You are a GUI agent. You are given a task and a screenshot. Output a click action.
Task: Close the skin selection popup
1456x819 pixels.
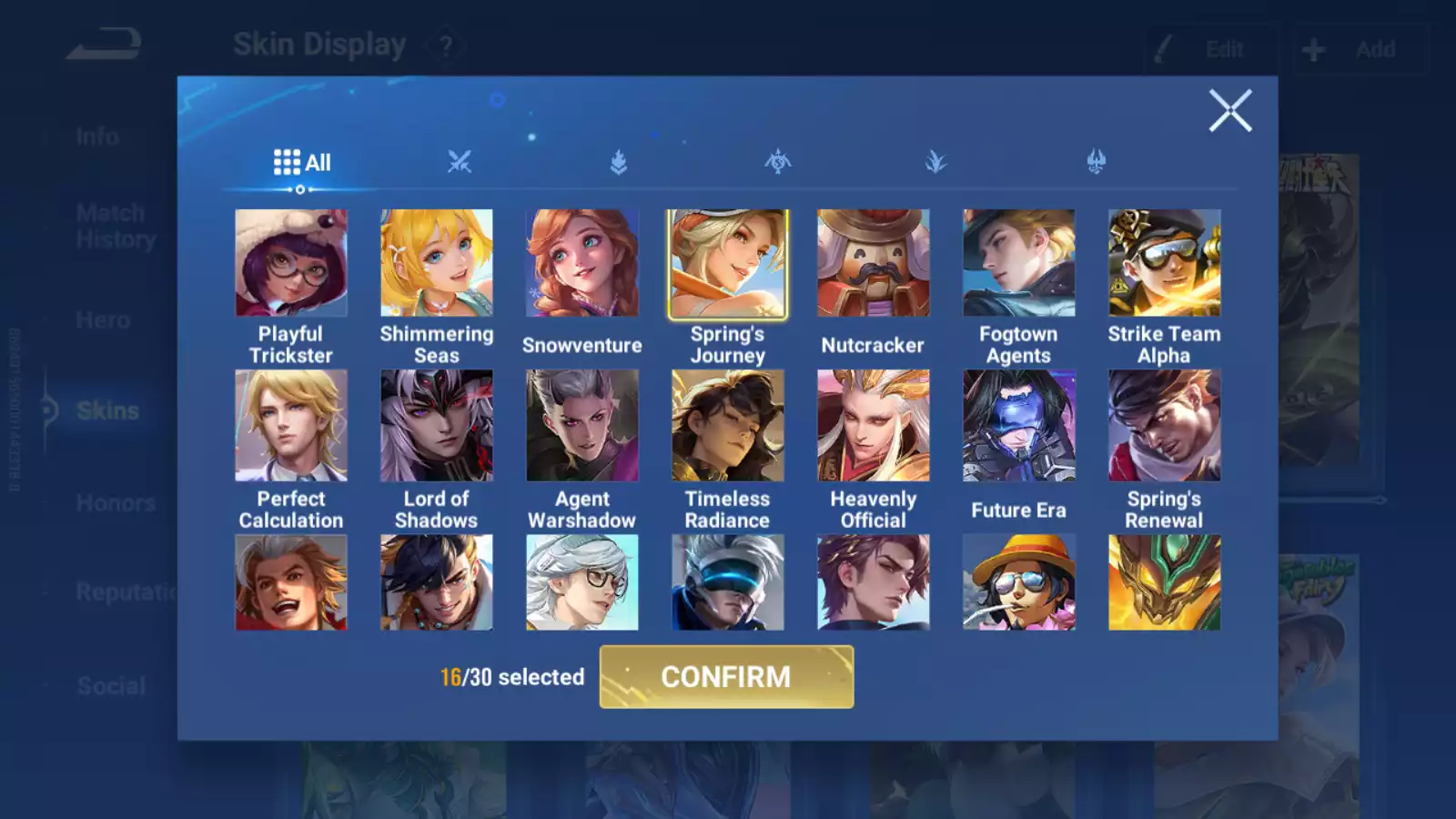tap(1230, 111)
